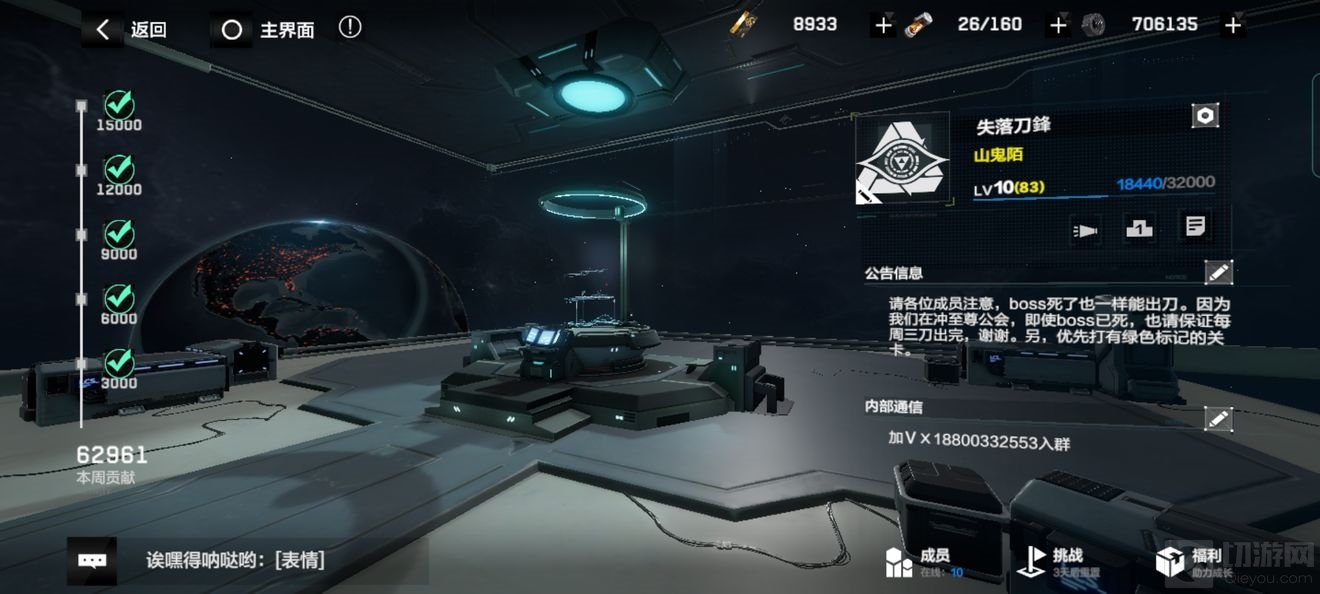1320x594 pixels.
Task: Select the 9000 contribution reward
Action: 120,234
